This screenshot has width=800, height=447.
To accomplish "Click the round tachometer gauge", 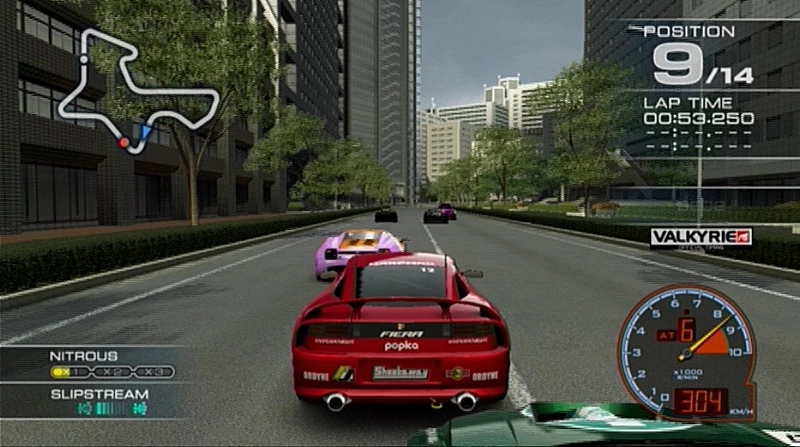I will pyautogui.click(x=686, y=346).
